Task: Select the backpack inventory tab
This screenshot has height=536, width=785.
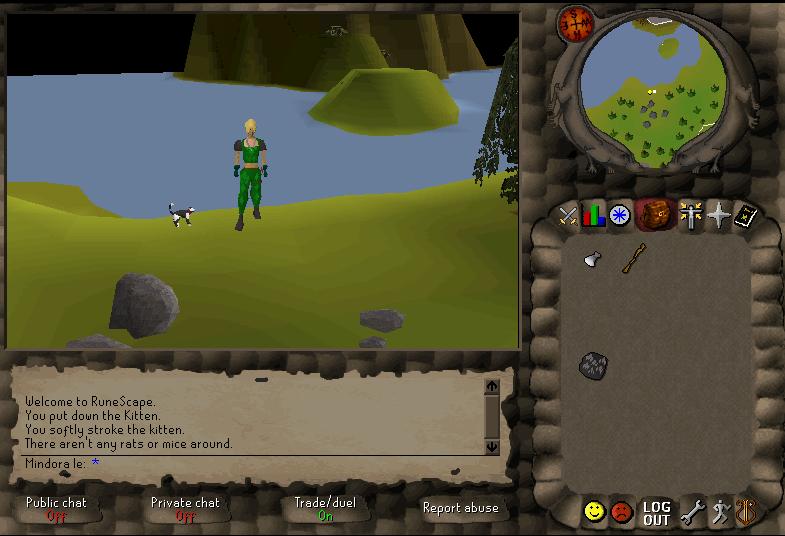Action: pos(656,215)
